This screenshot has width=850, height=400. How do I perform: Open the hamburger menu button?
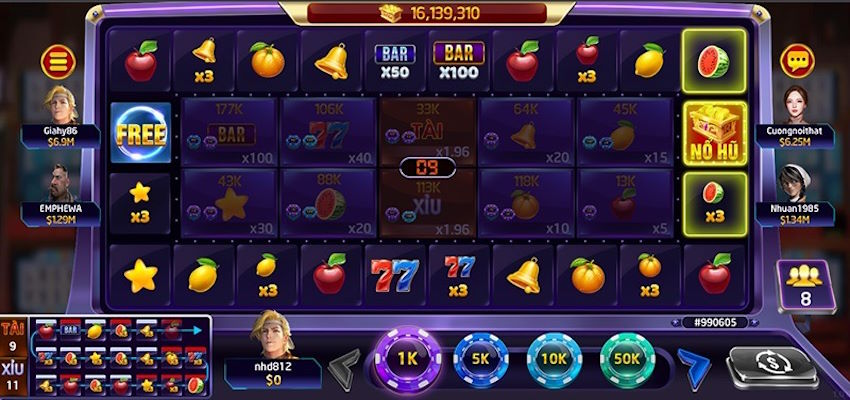tap(58, 62)
